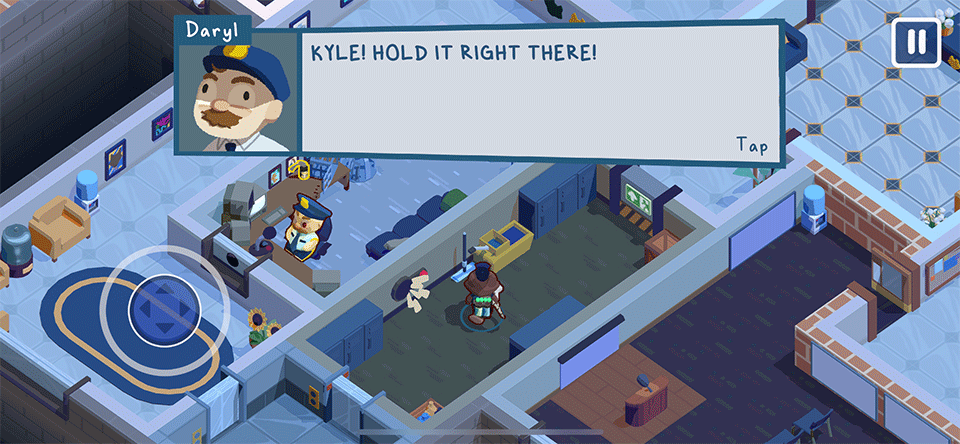Pause the game with the pause button
This screenshot has width=960, height=444.
[x=916, y=42]
